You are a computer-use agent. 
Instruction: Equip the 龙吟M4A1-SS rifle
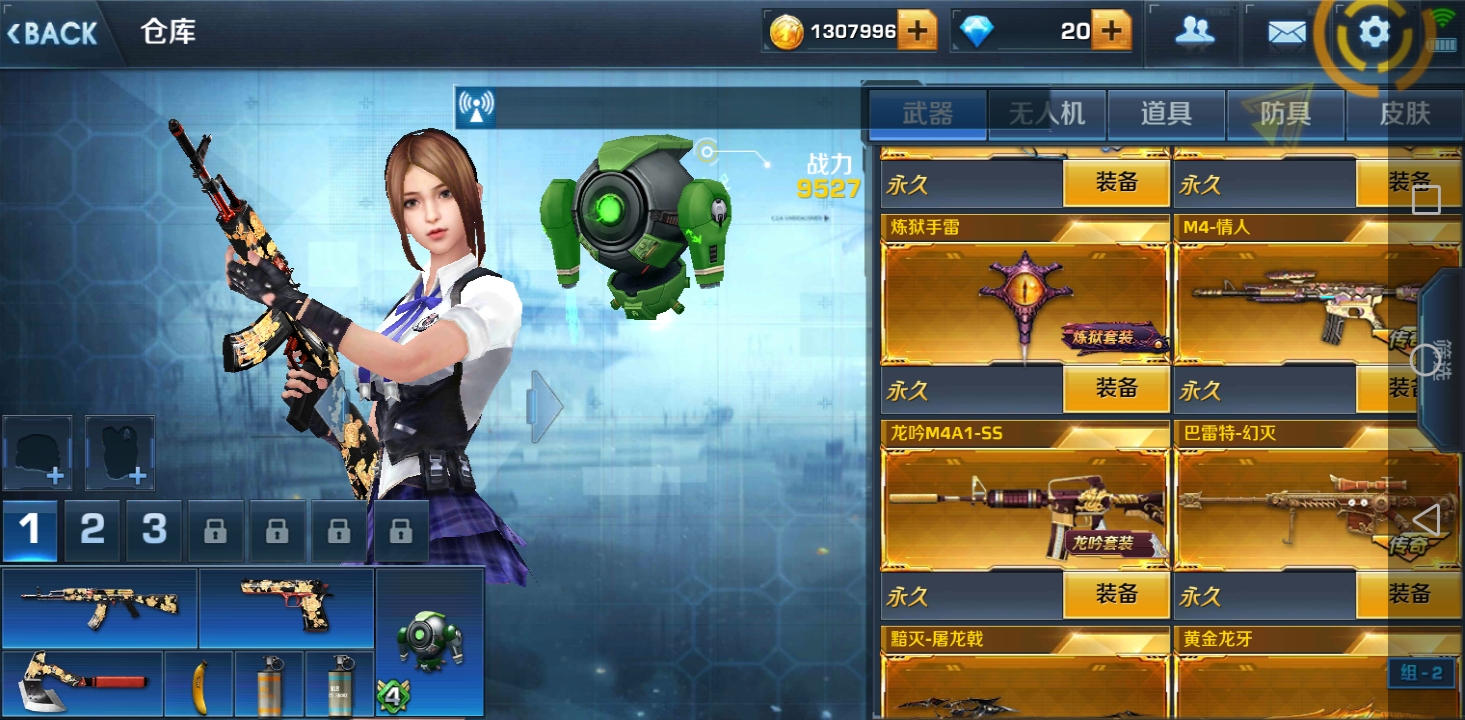1116,595
